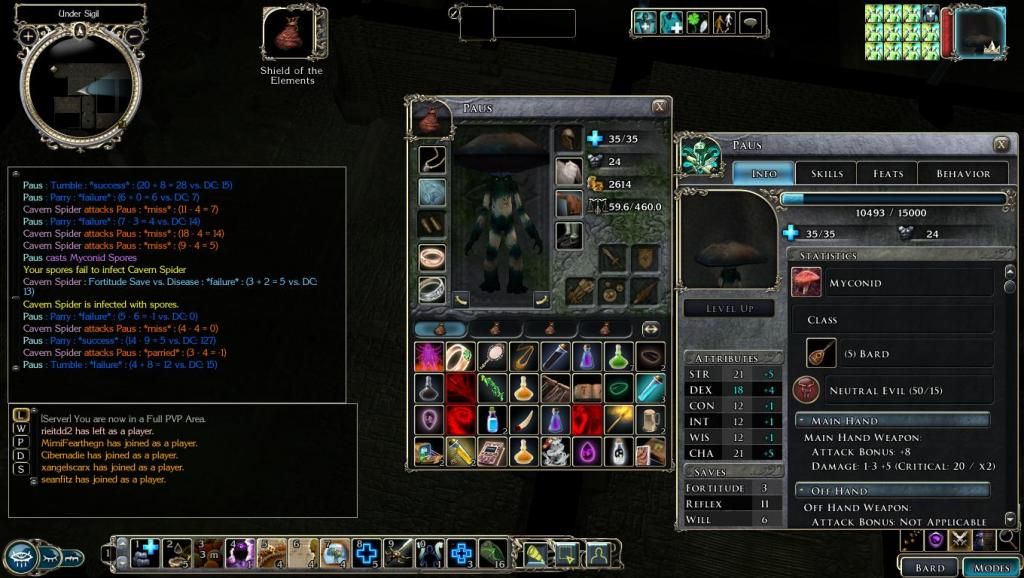Click the Bard button
The width and height of the screenshot is (1024, 578).
coord(930,567)
